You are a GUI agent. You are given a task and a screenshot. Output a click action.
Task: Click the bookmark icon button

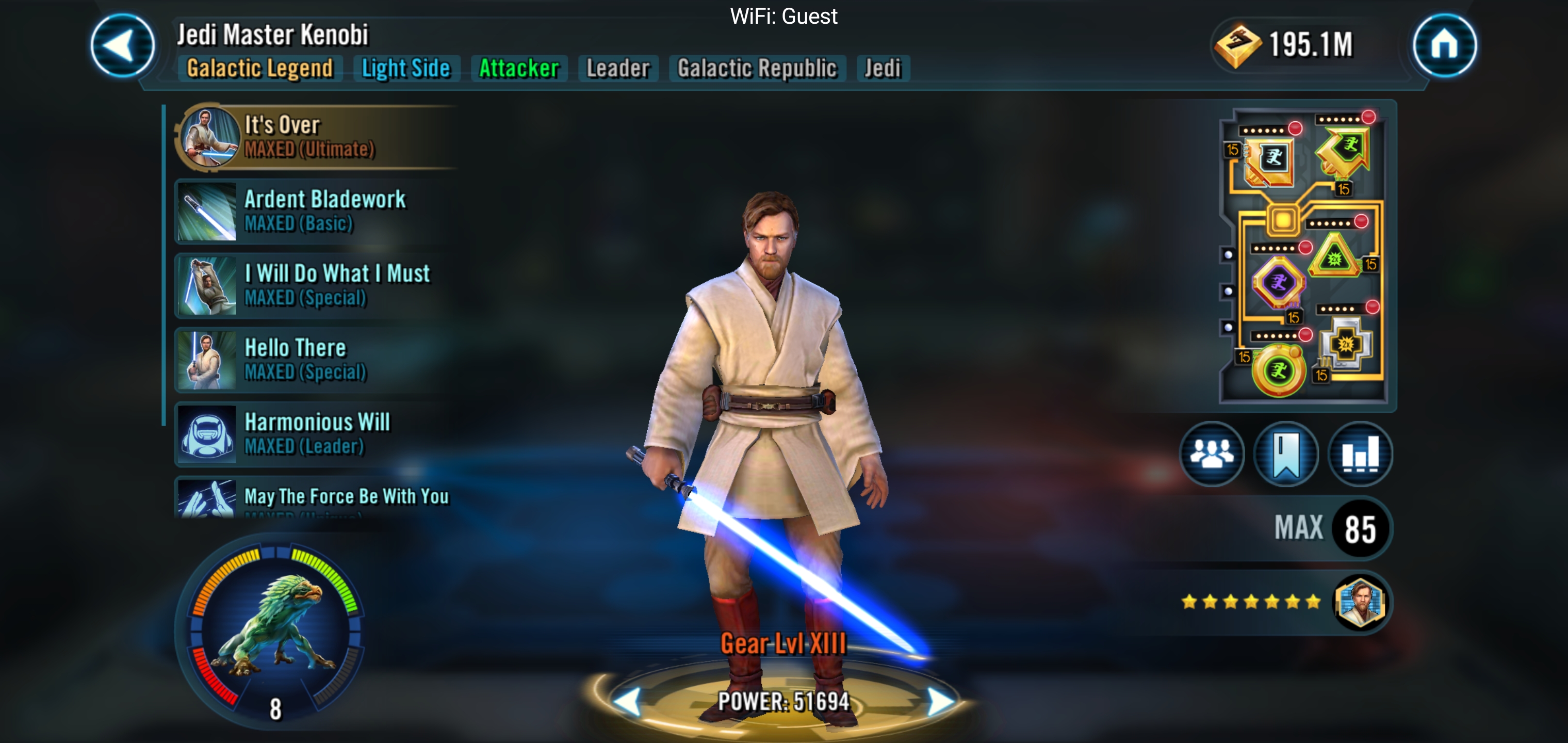click(x=1285, y=455)
